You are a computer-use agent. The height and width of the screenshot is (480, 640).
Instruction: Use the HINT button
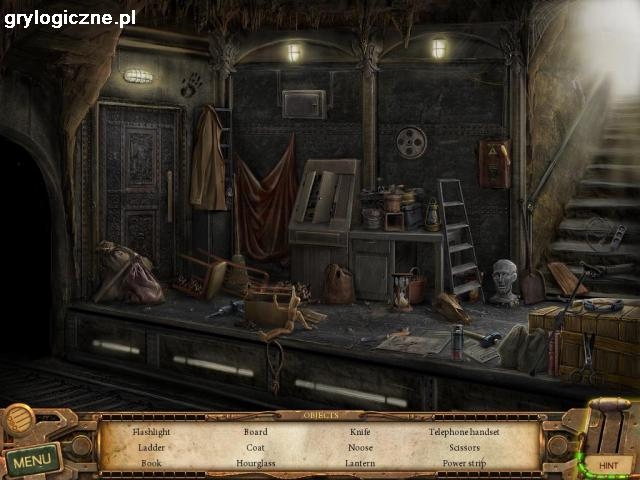pos(608,465)
